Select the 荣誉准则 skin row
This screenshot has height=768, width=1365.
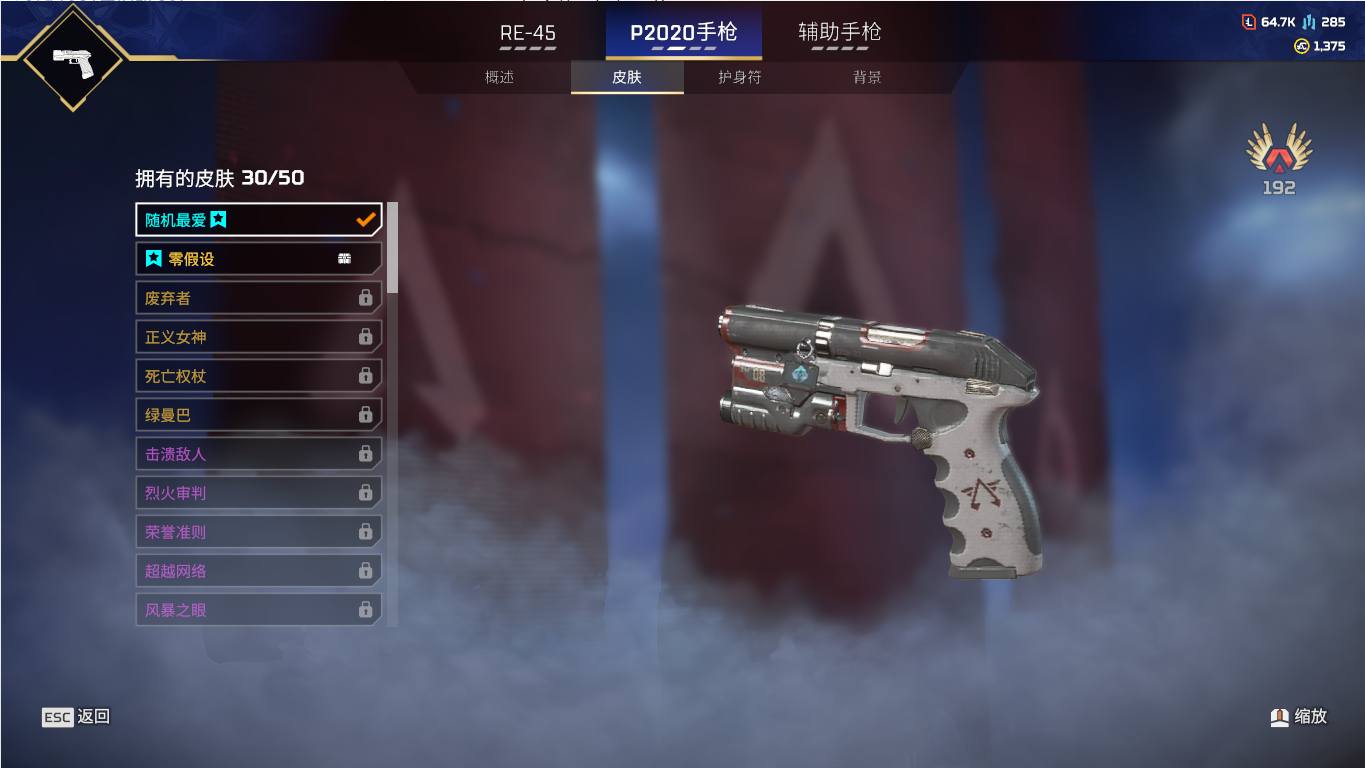tap(258, 532)
